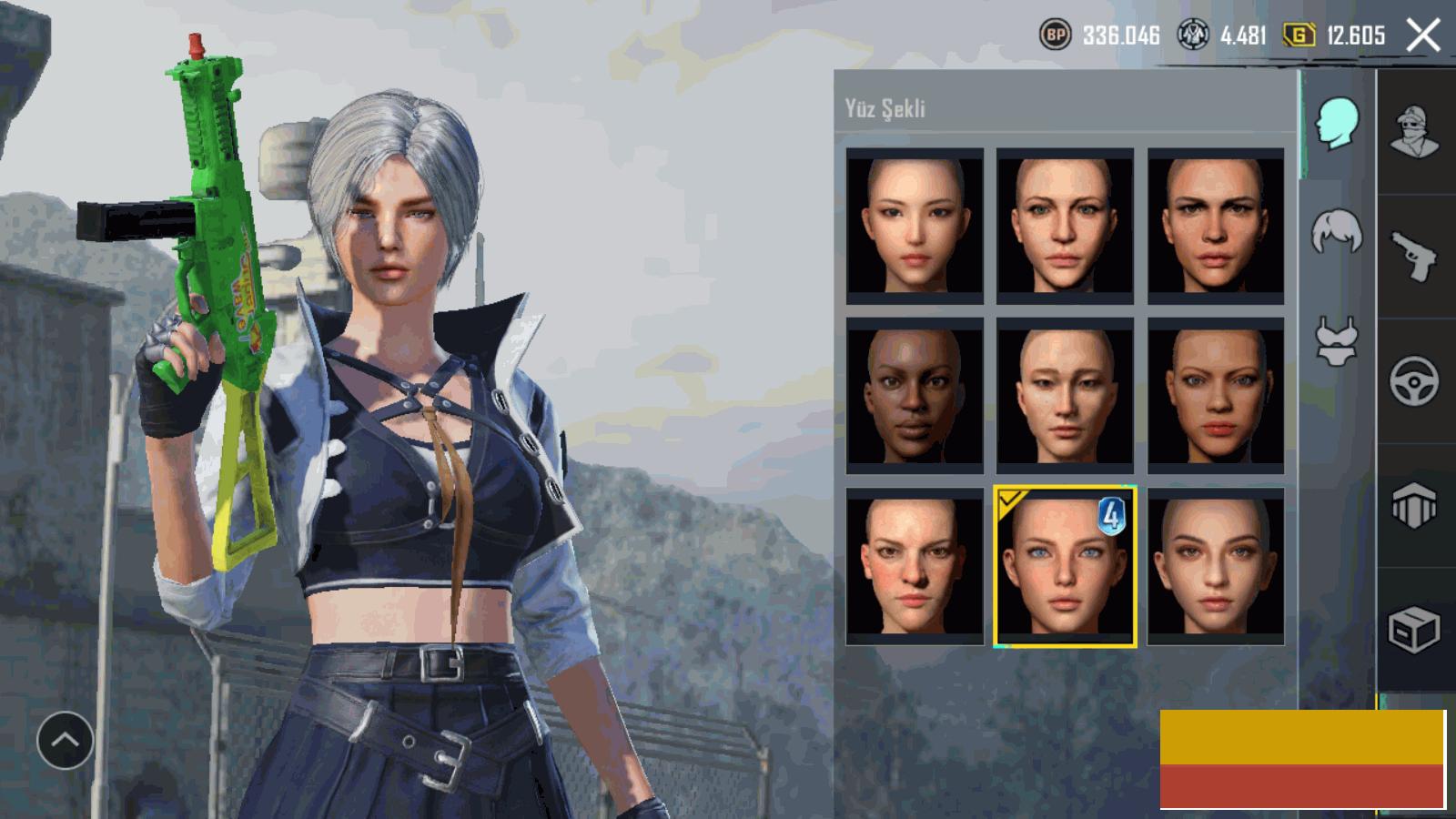Open the underwear outfit tab

tap(1337, 342)
